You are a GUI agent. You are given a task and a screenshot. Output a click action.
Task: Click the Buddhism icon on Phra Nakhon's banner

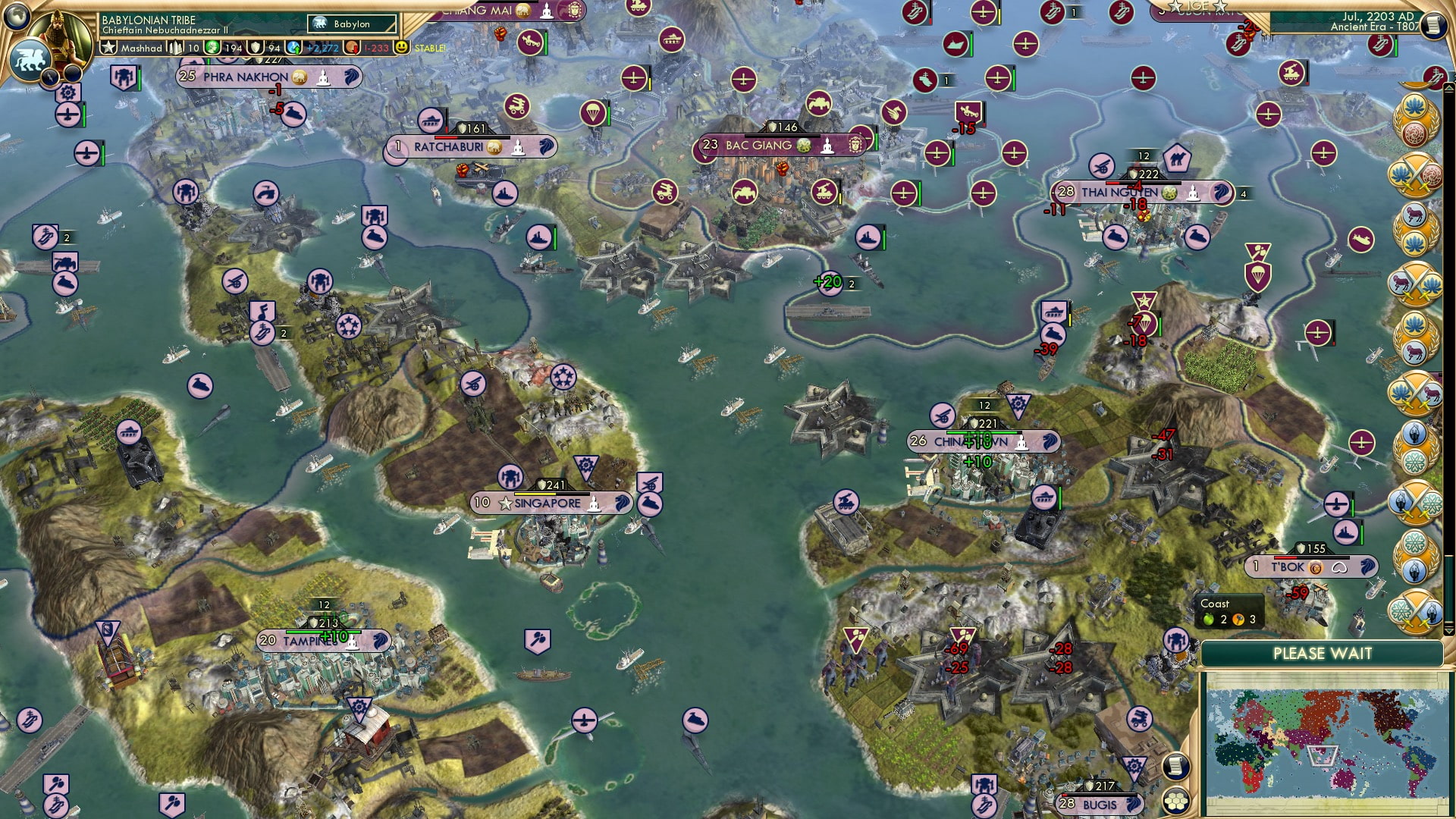pos(324,77)
